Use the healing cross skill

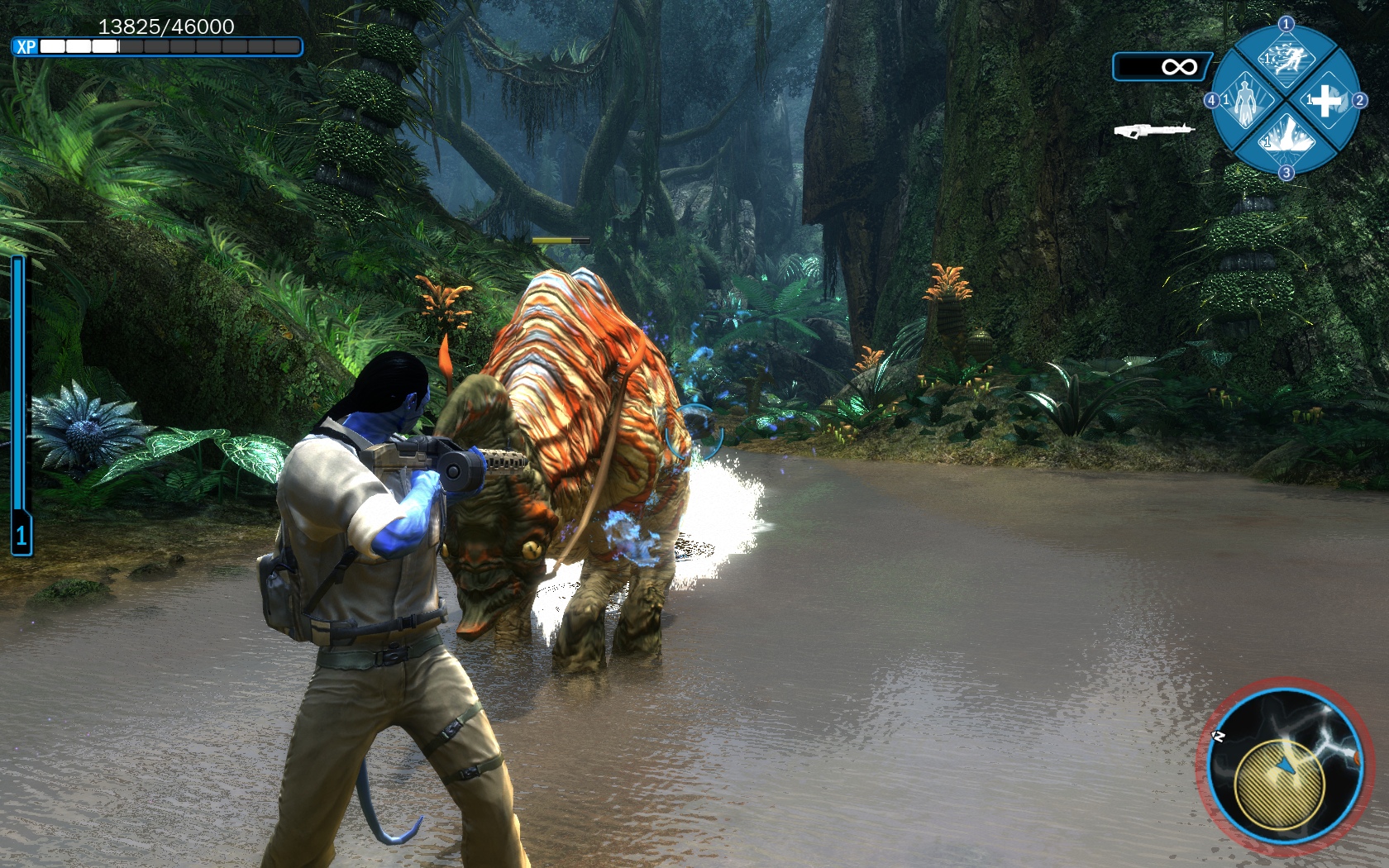coord(1326,101)
